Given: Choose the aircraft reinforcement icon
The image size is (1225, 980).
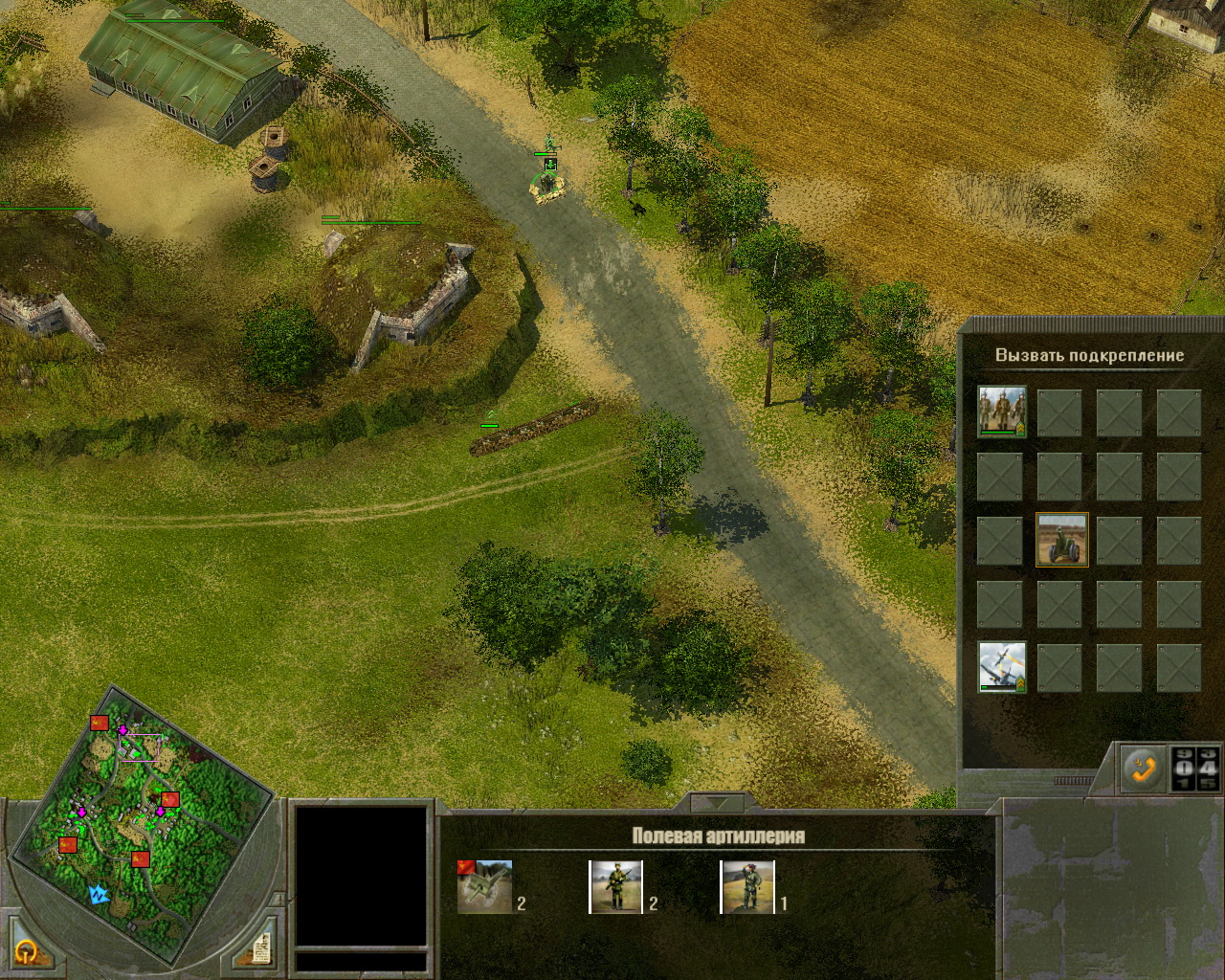Looking at the screenshot, I should 1001,667.
